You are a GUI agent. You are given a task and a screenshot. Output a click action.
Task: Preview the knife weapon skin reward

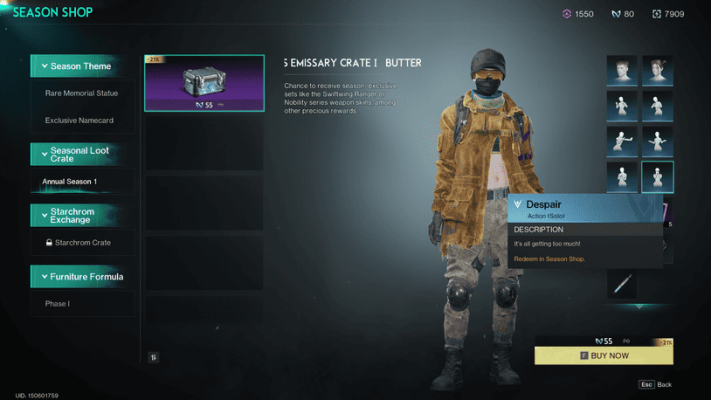(x=623, y=286)
